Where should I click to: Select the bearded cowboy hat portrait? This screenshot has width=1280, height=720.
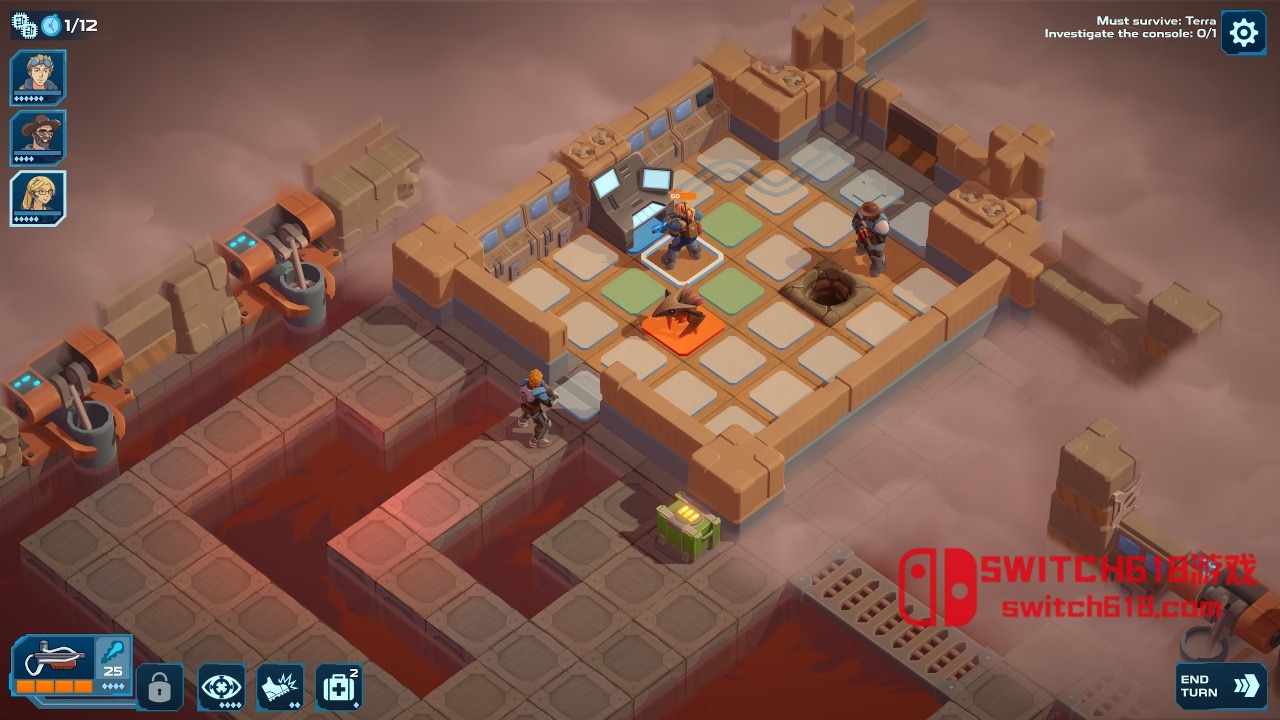tap(39, 137)
